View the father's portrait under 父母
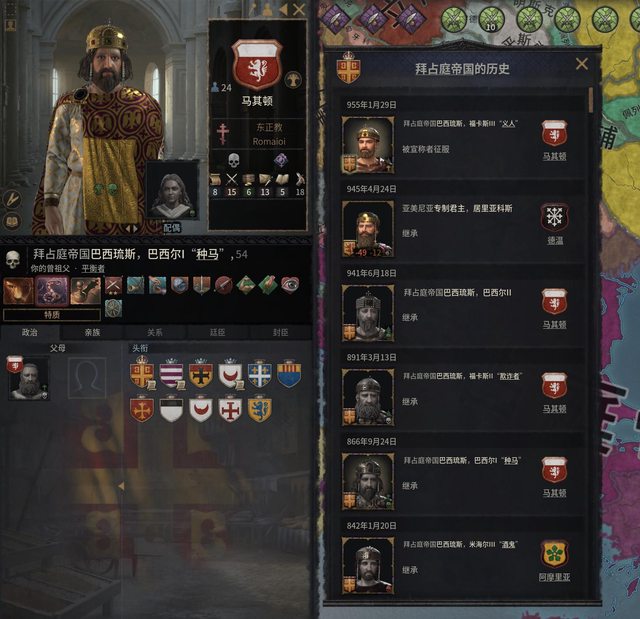The image size is (640, 619). 28,378
